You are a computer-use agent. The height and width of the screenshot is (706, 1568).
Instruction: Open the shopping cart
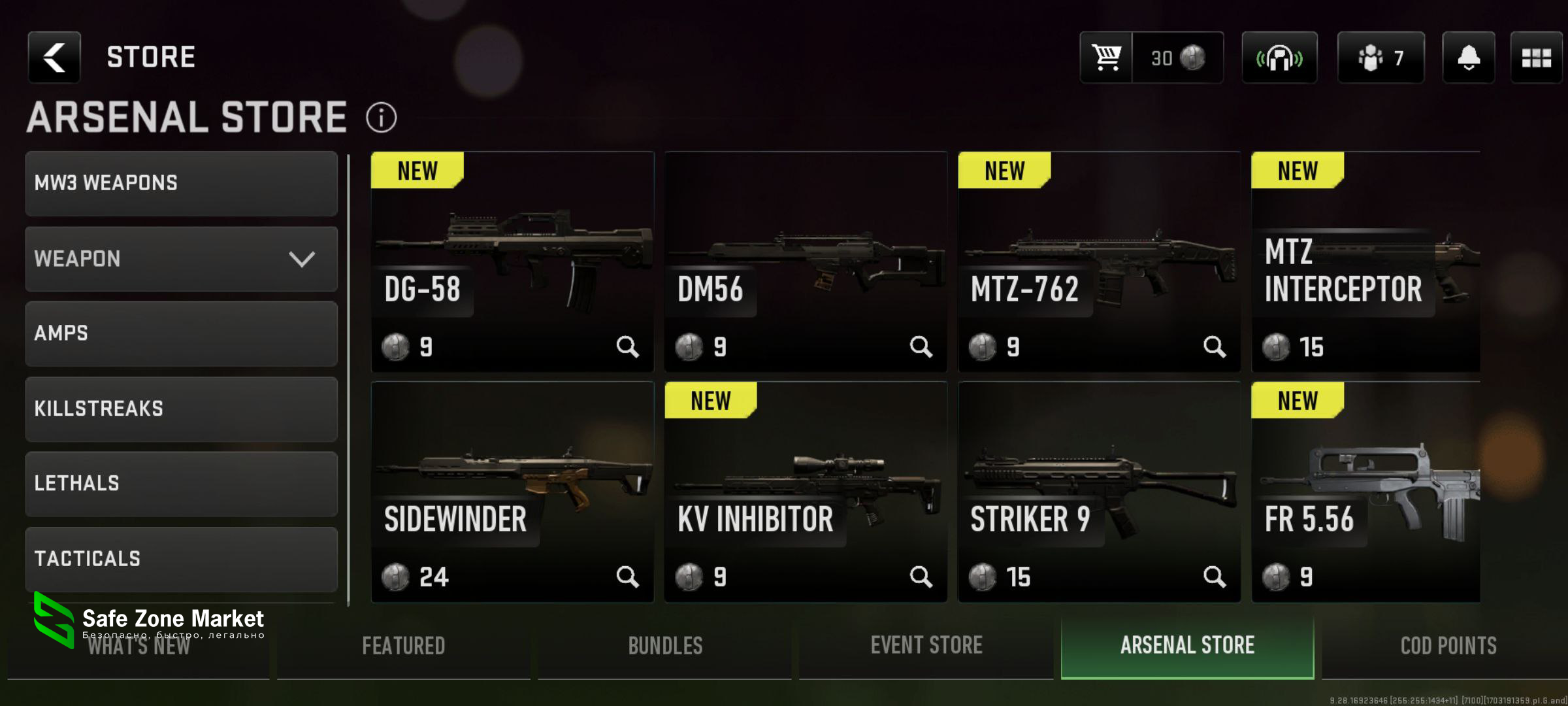pos(1106,58)
